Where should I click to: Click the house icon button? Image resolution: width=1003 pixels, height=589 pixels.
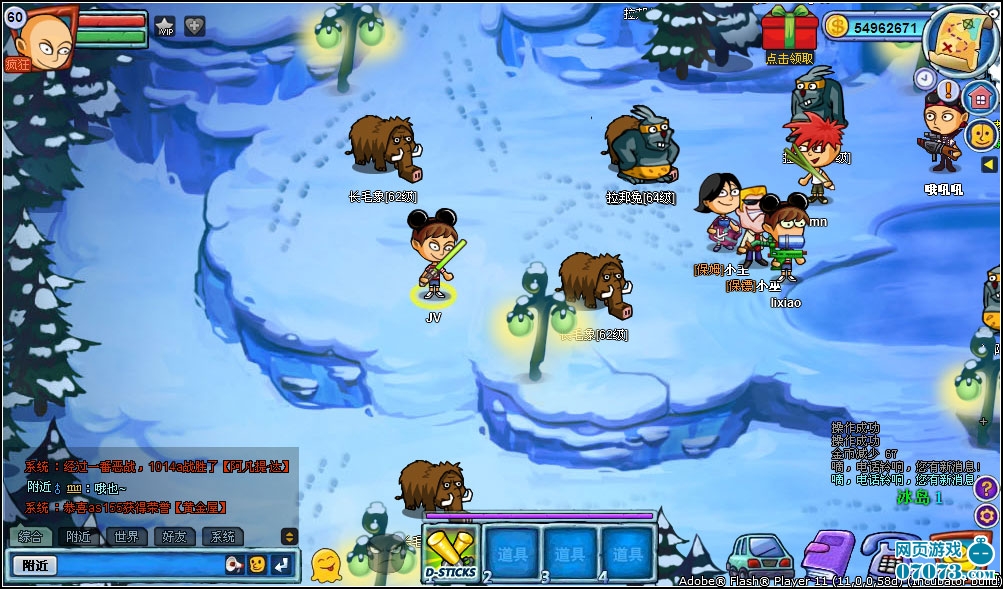point(981,97)
